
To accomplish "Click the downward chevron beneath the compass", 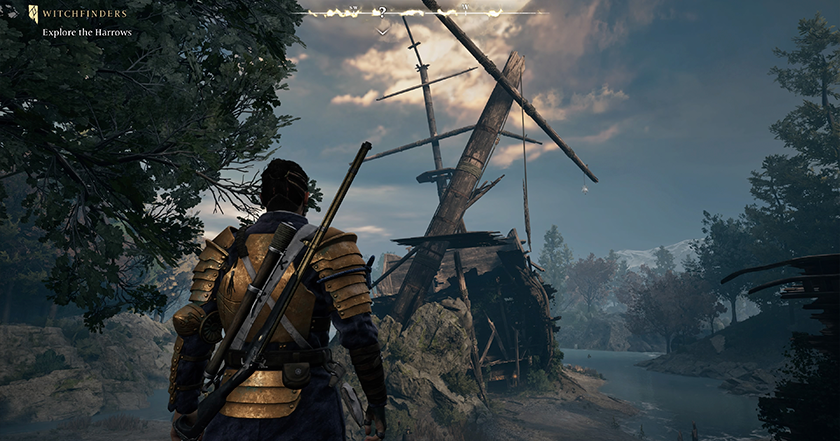I will tap(382, 31).
